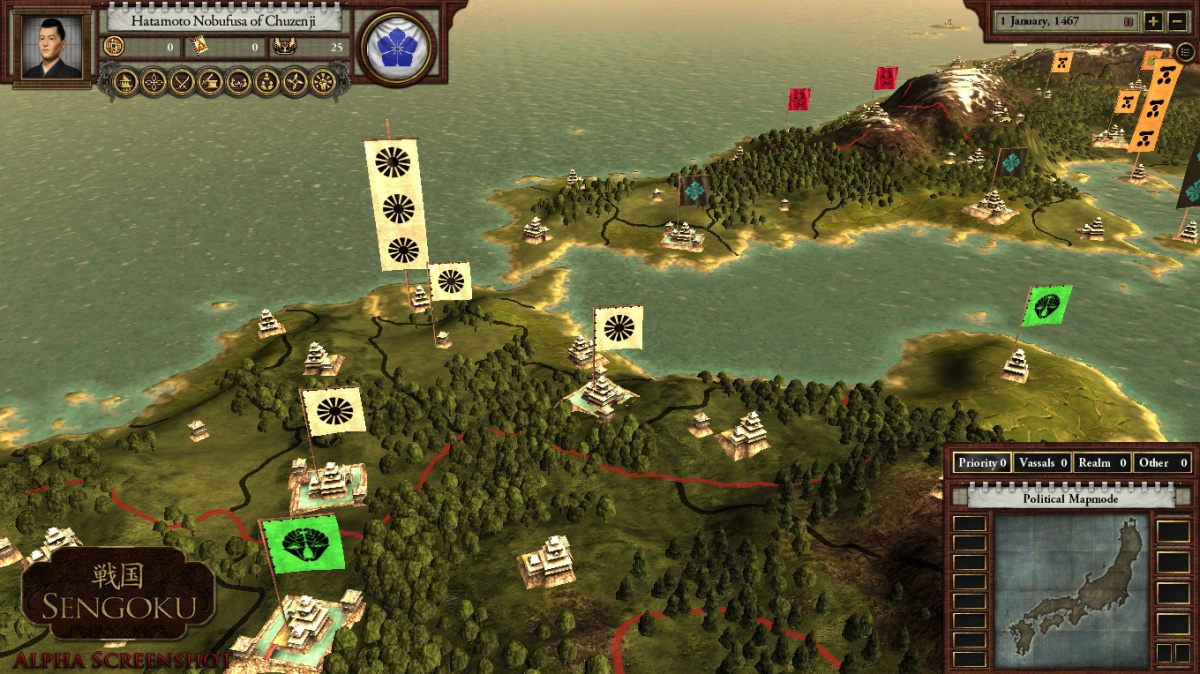Open Hatamoto Nobufusa's character portrait
Image resolution: width=1200 pixels, height=674 pixels.
click(x=52, y=46)
